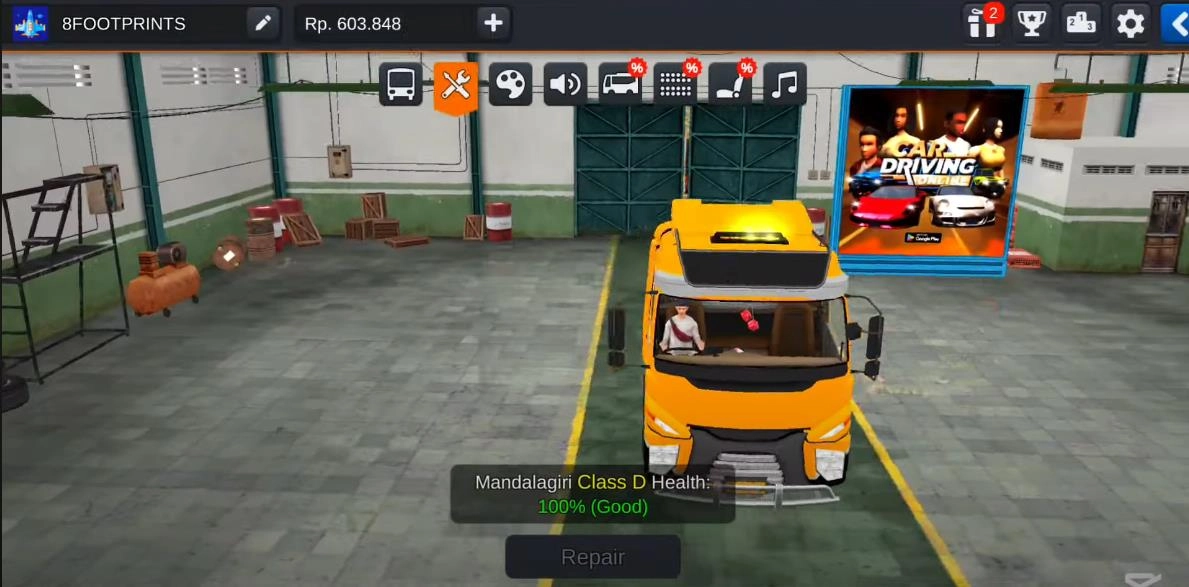
Task: Click the player avatar icon
Action: click(x=30, y=23)
